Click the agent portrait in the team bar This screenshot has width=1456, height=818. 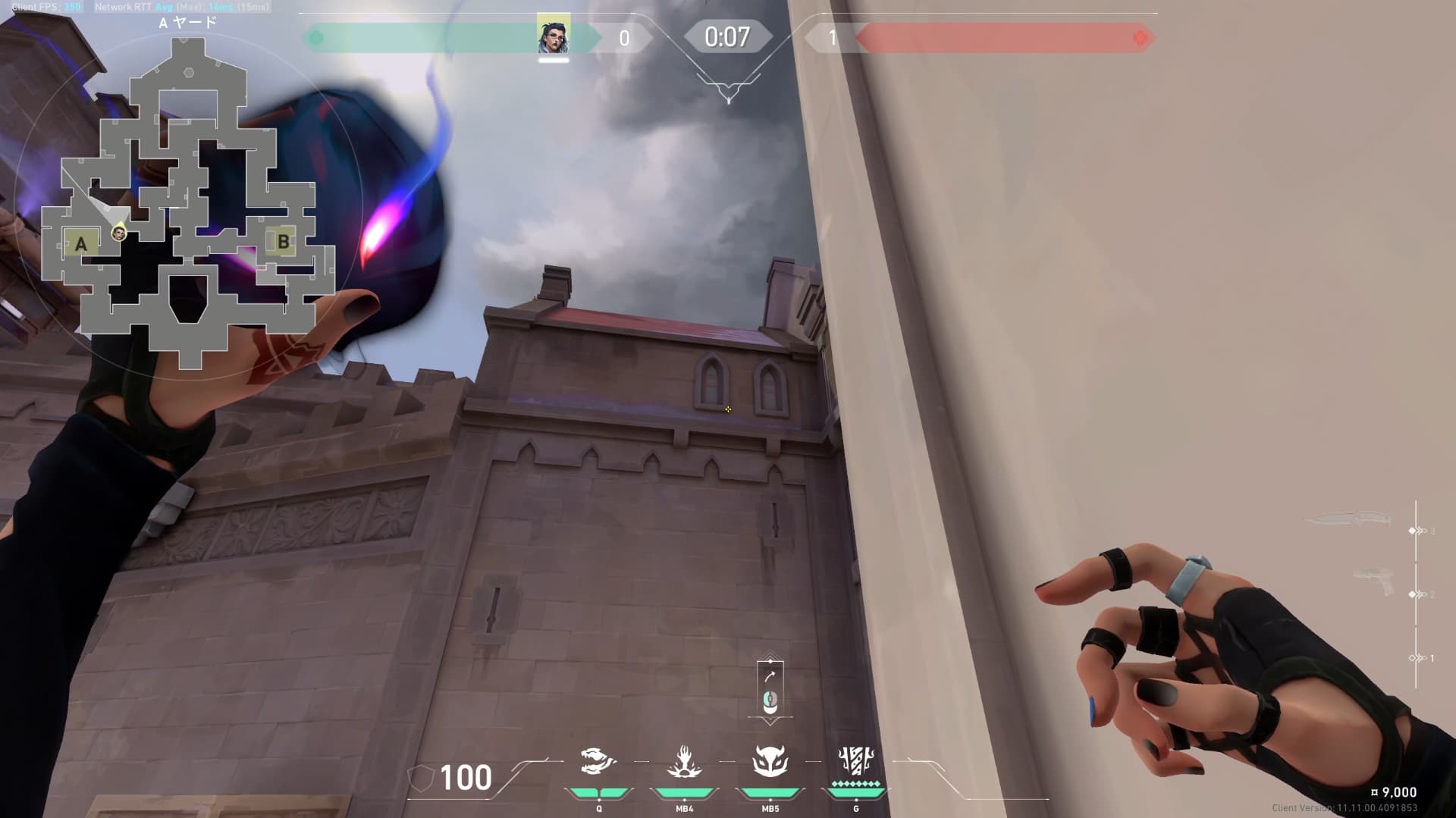click(554, 36)
